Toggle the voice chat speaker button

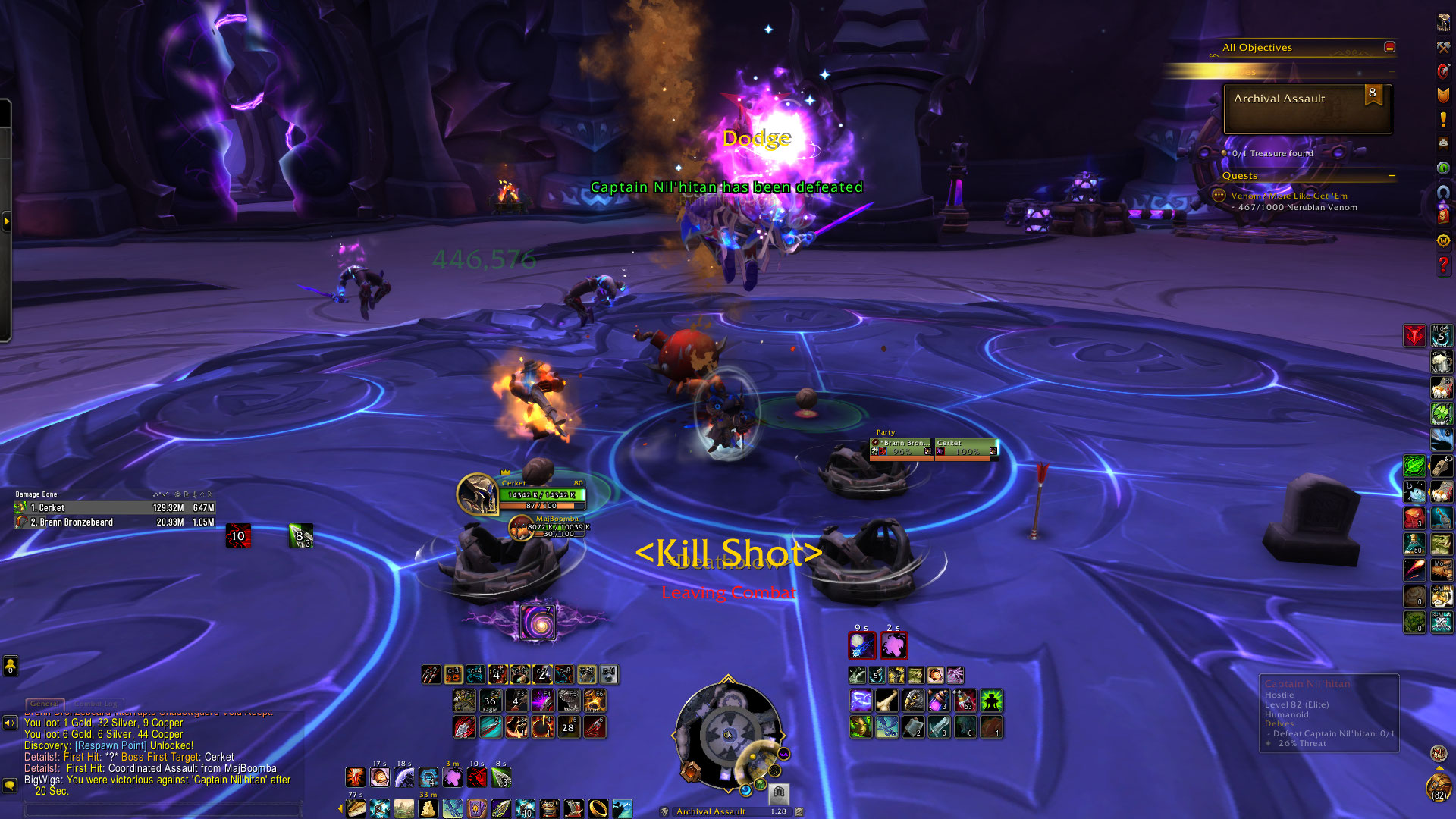click(10, 723)
